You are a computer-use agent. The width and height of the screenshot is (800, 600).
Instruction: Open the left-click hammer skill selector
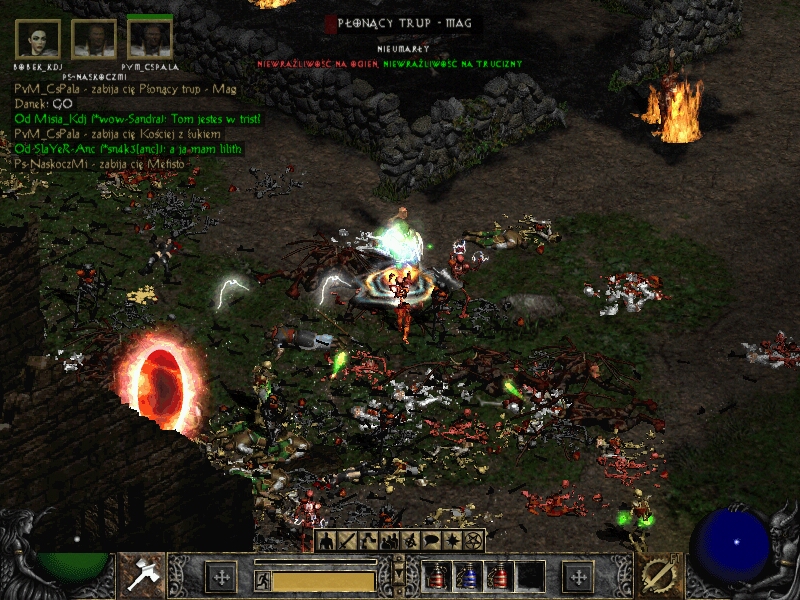coord(142,575)
